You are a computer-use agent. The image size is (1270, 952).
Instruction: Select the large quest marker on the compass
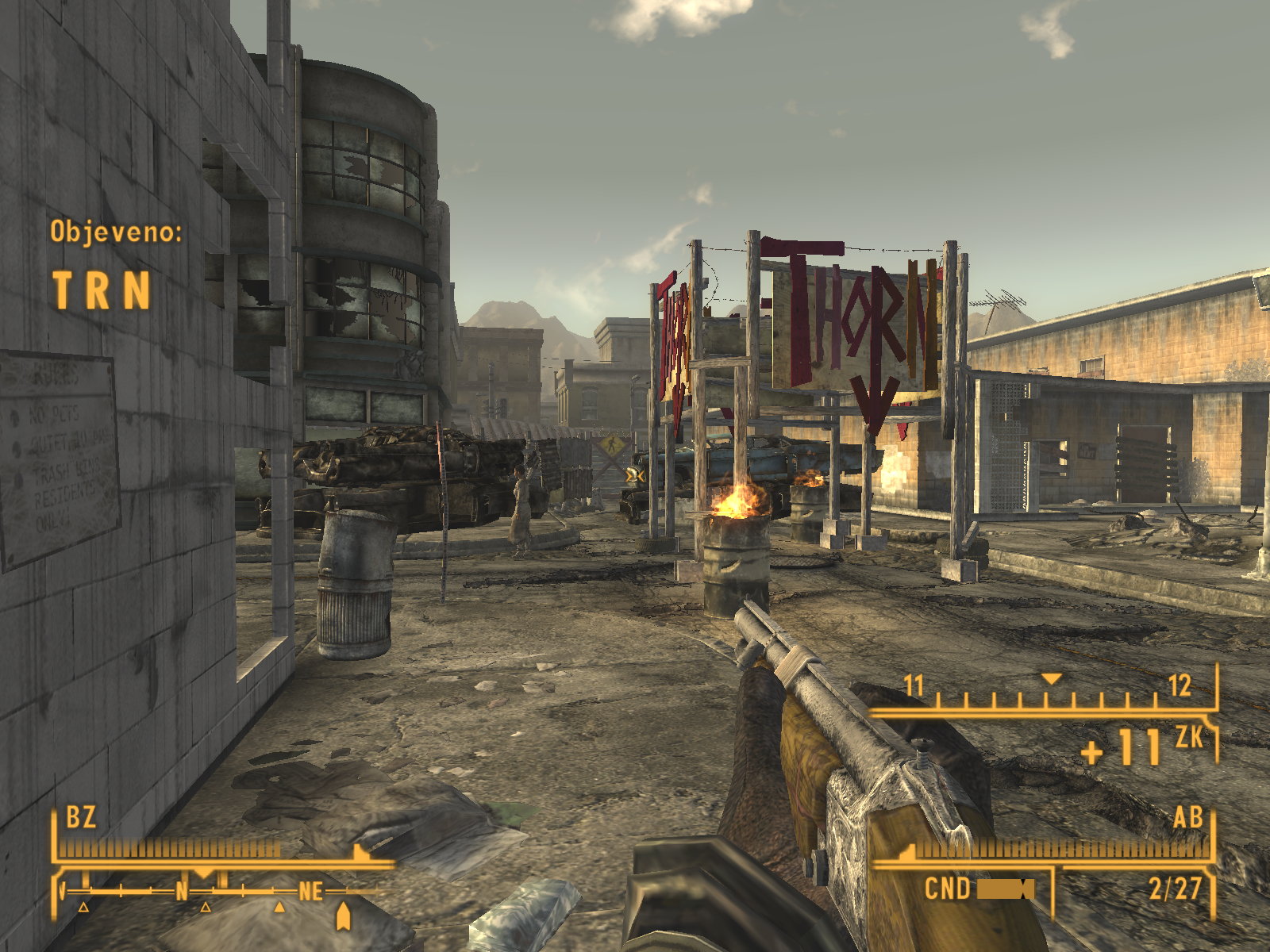click(x=343, y=916)
